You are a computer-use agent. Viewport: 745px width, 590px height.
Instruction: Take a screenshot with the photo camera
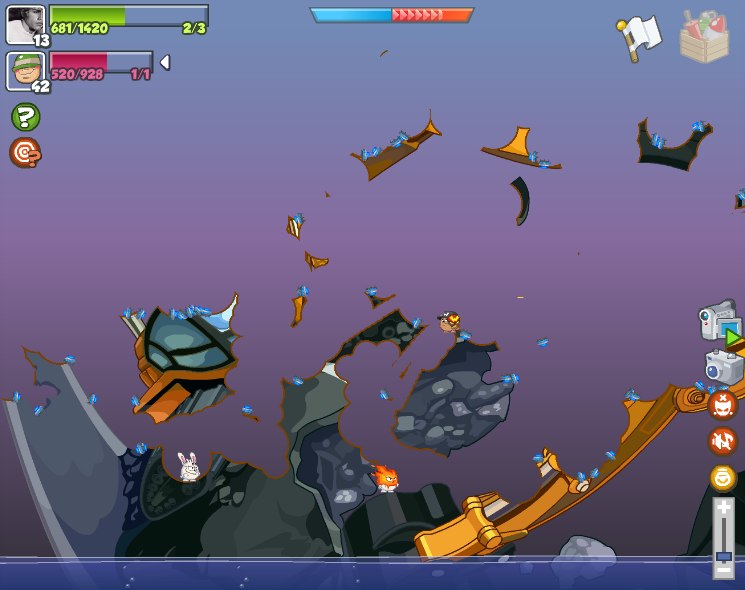[723, 365]
